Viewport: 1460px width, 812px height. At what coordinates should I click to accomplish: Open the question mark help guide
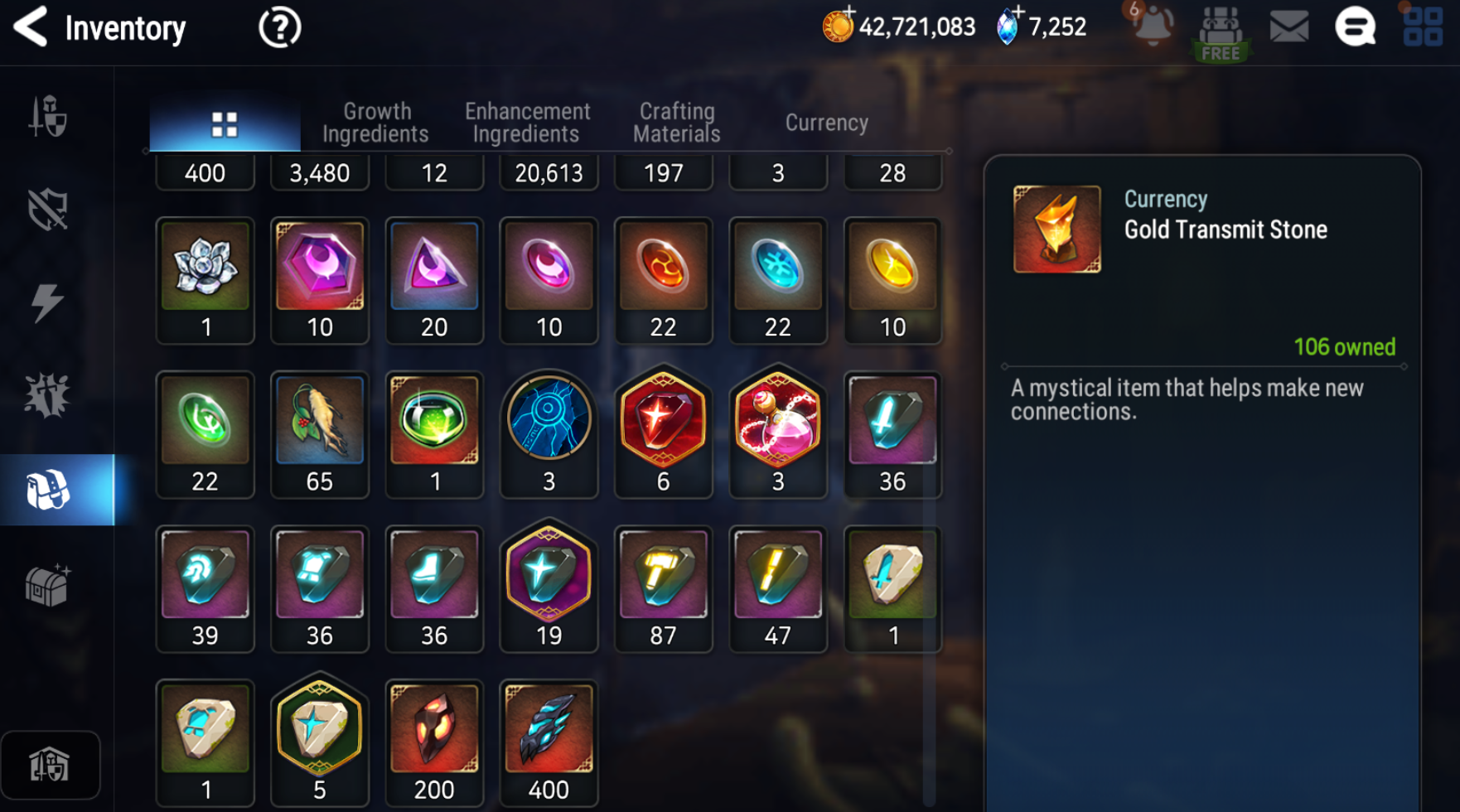click(x=279, y=29)
